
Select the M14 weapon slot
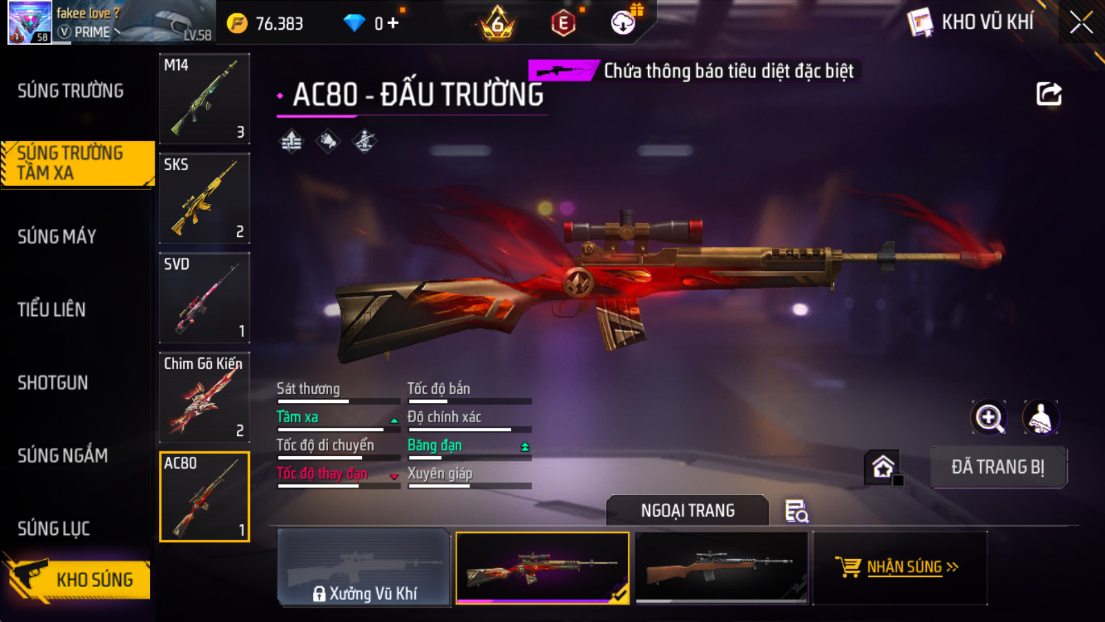coord(204,99)
